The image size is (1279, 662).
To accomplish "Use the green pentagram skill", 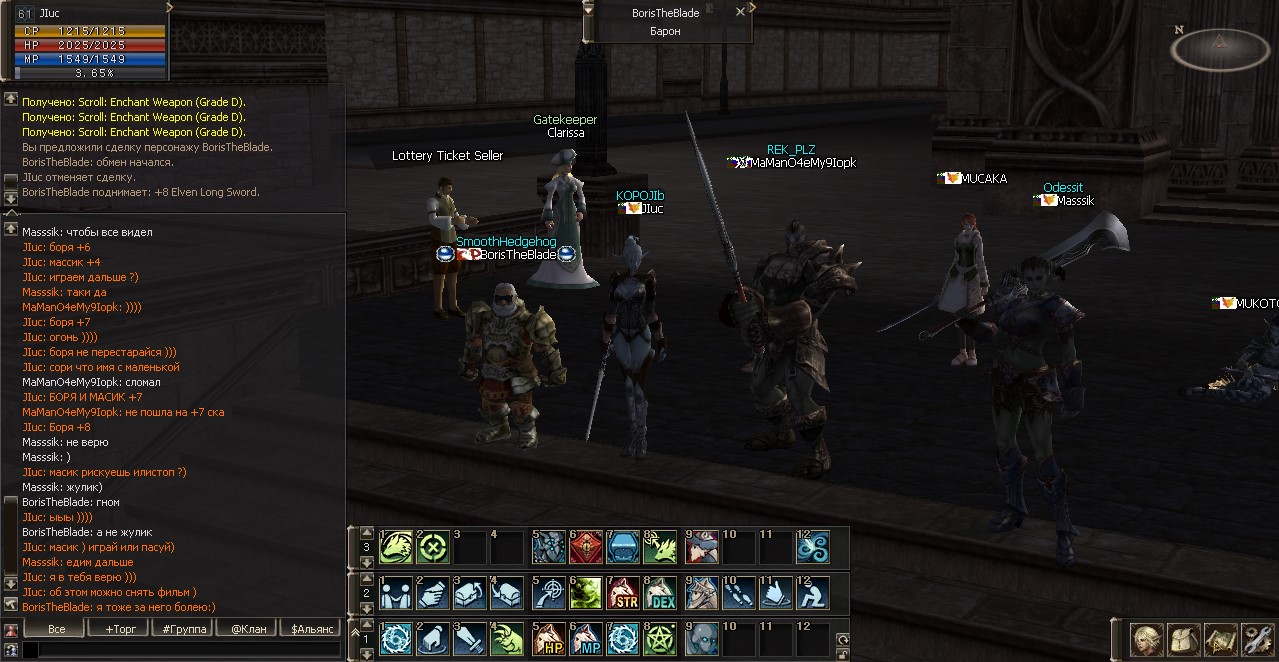I will point(660,639).
